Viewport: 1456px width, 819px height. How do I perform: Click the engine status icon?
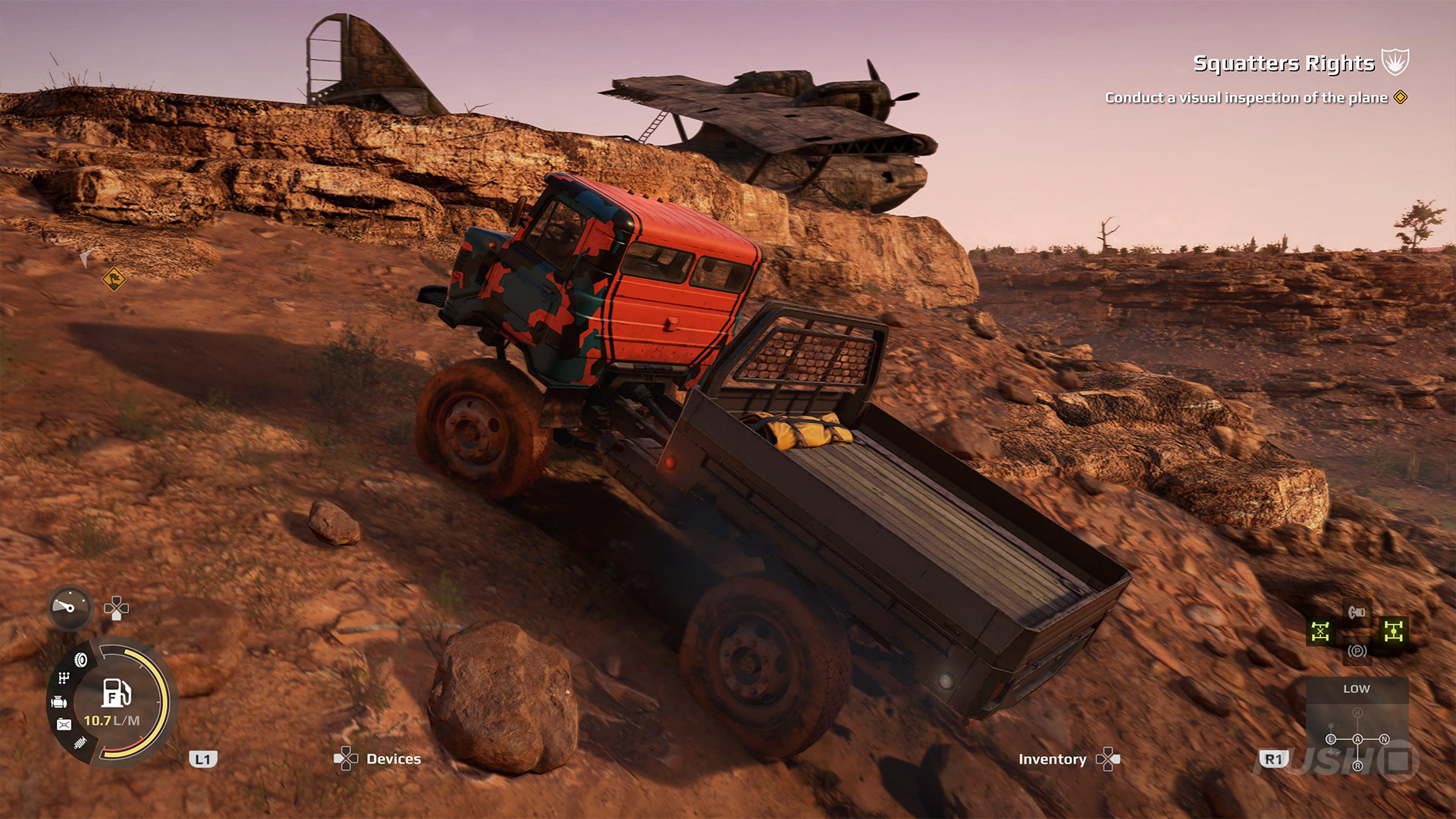(x=59, y=702)
